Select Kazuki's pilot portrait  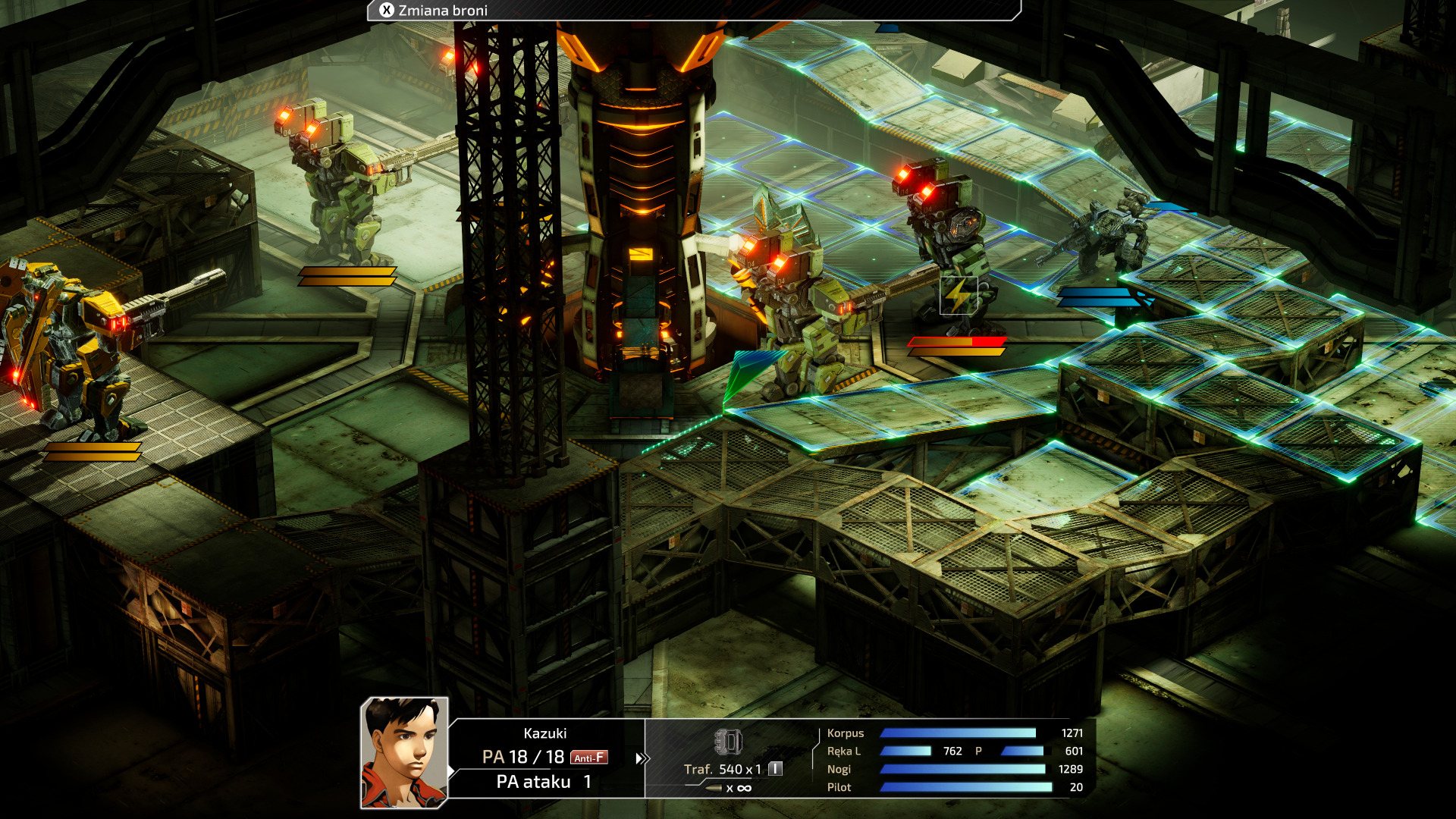click(x=404, y=752)
